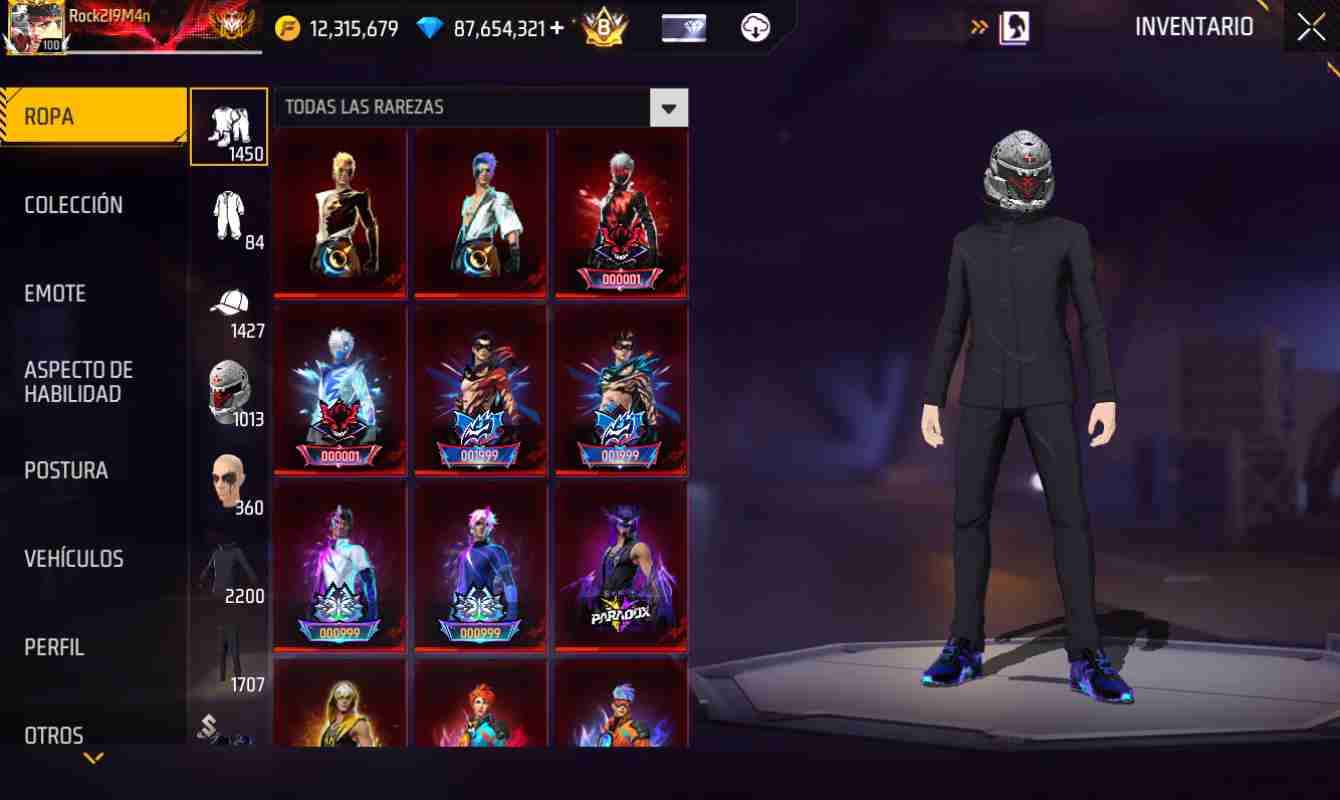This screenshot has width=1340, height=800.
Task: Open the EMOTE section
Action: pyautogui.click(x=55, y=293)
